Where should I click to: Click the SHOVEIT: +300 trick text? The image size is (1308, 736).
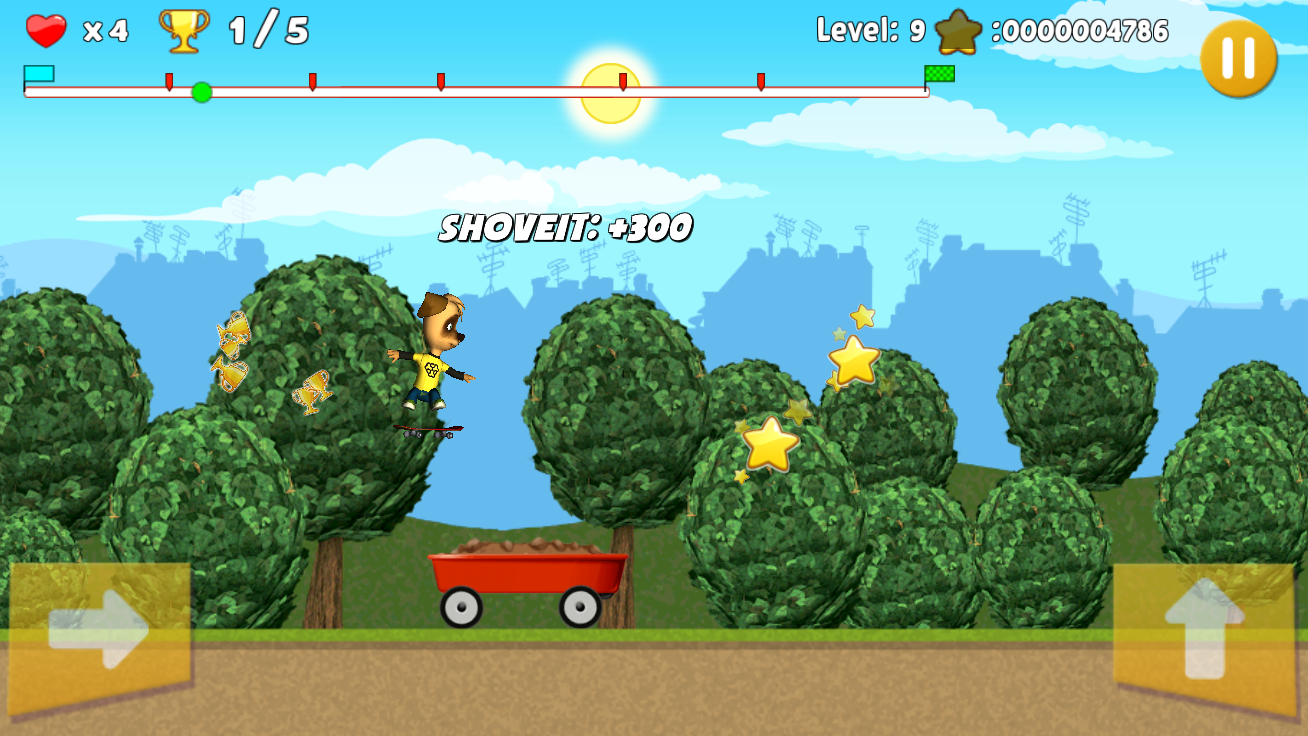pyautogui.click(x=565, y=228)
